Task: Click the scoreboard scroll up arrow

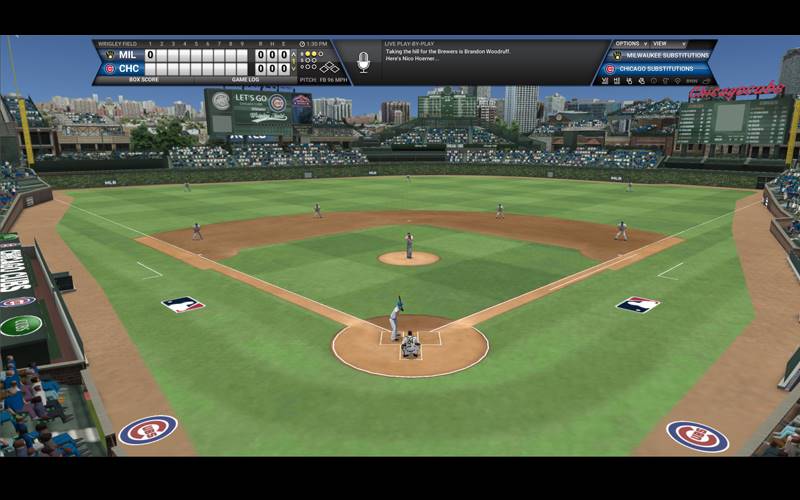Action: pos(293,55)
